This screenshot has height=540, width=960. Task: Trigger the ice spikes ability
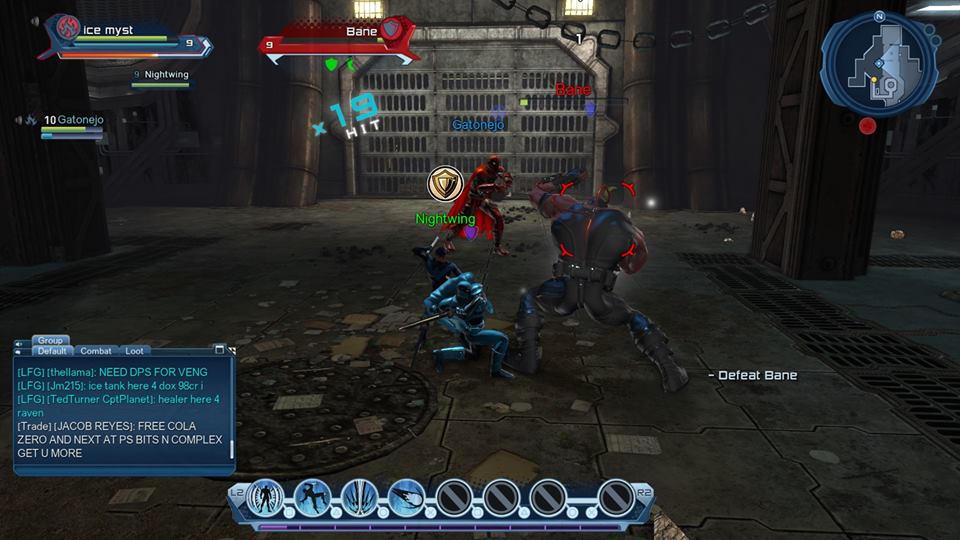pyautogui.click(x=360, y=496)
